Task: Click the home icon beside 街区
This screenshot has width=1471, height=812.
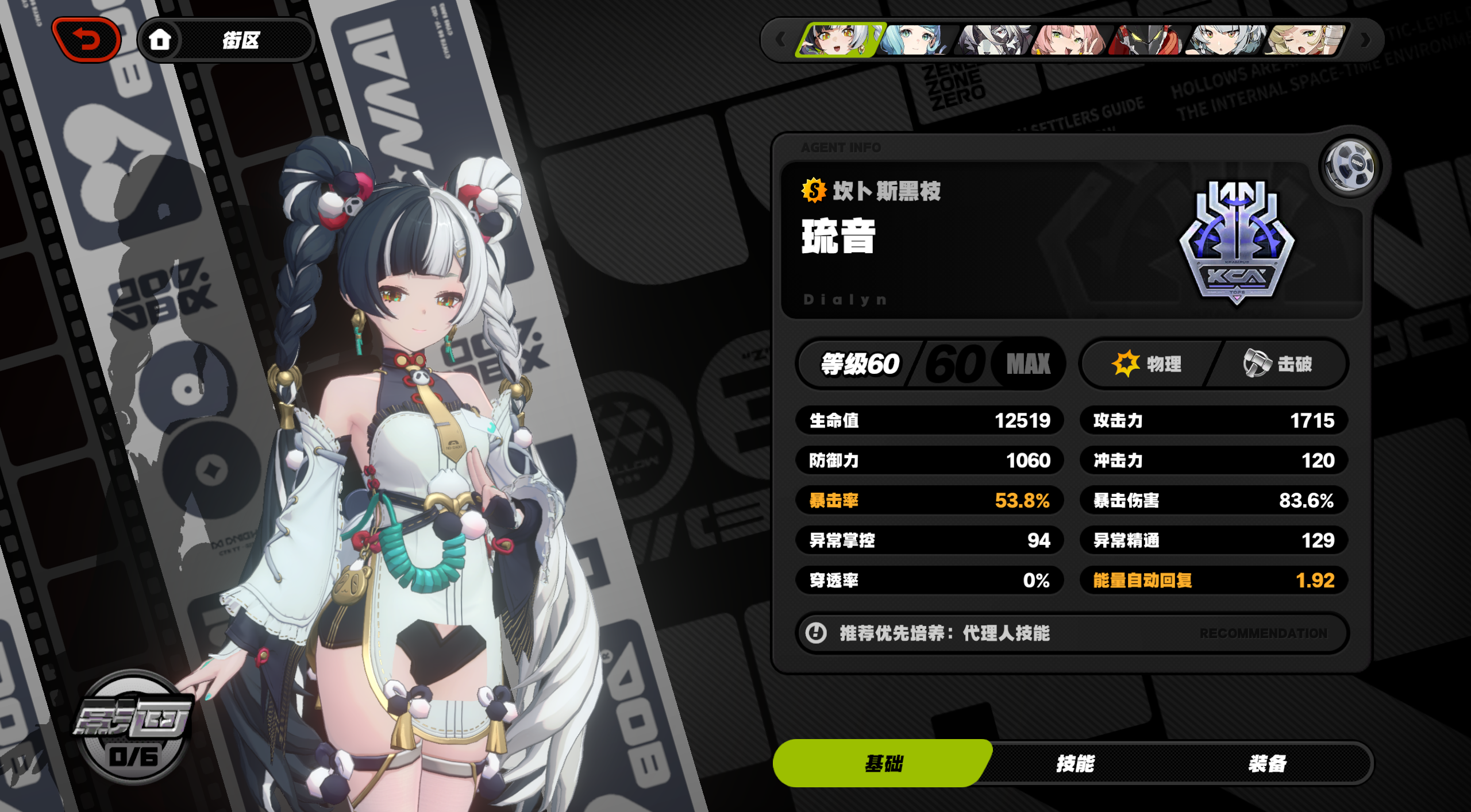Action: 161,39
